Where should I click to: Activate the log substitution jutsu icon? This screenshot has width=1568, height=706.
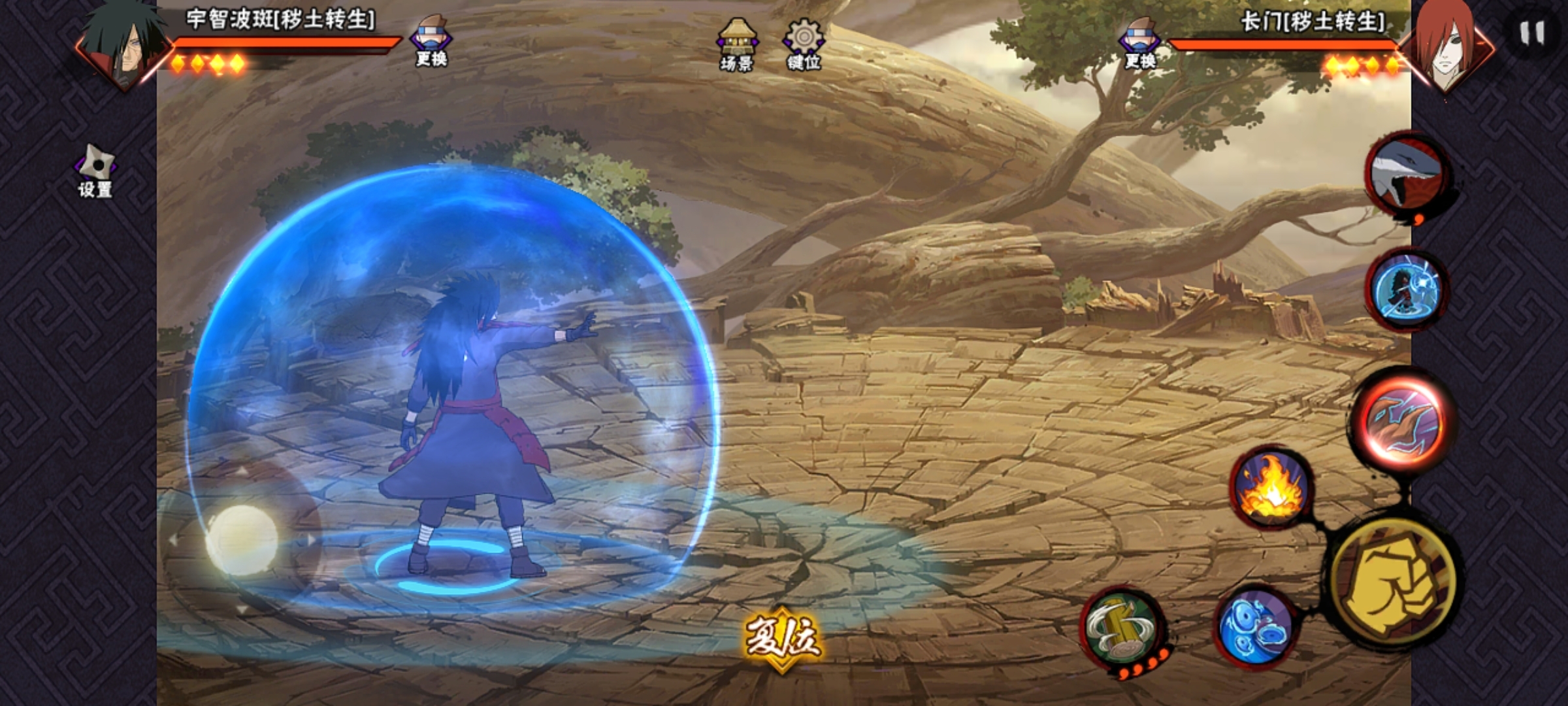click(1122, 628)
